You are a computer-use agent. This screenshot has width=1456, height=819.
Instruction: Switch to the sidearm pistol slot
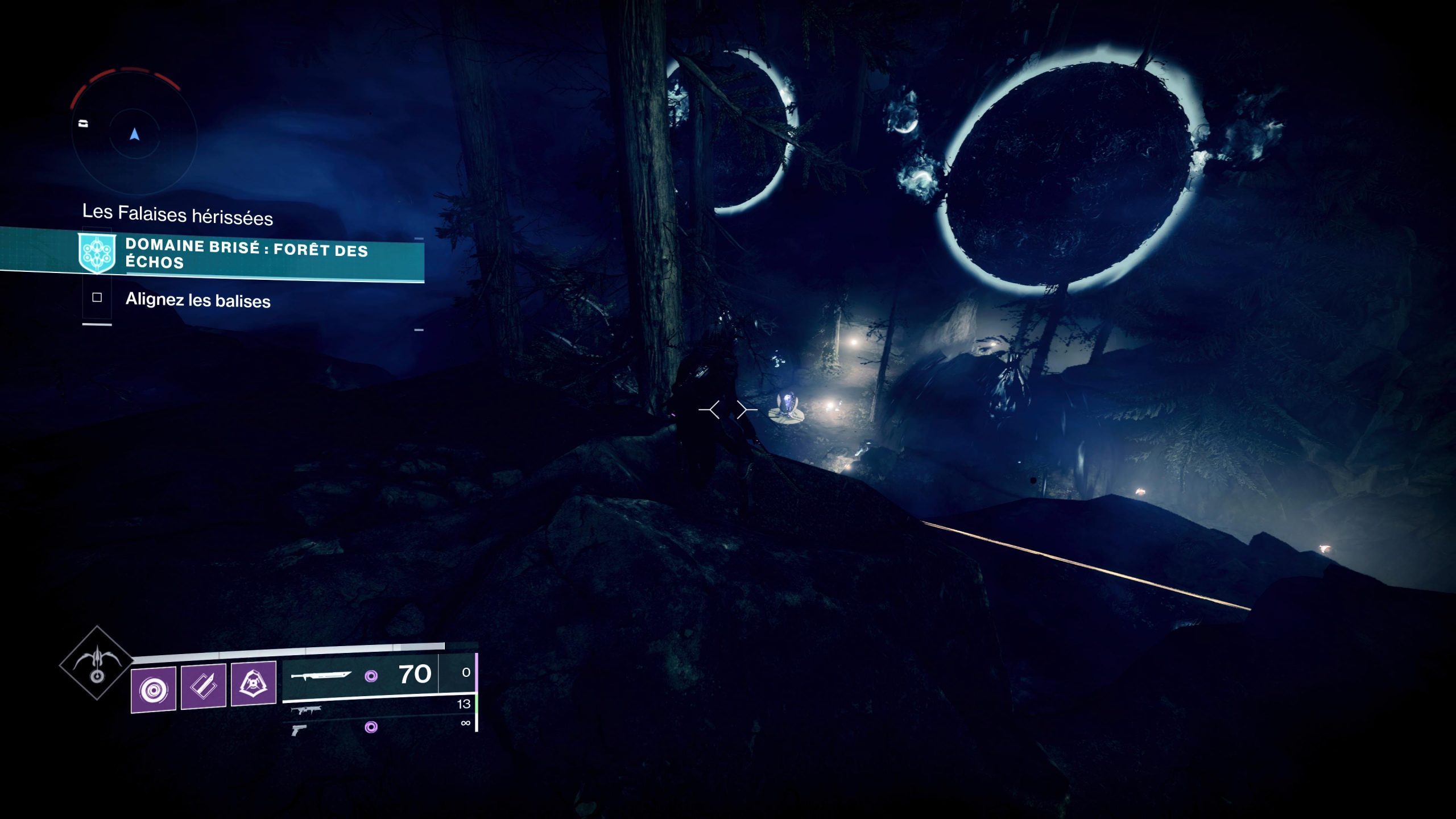pyautogui.click(x=299, y=729)
